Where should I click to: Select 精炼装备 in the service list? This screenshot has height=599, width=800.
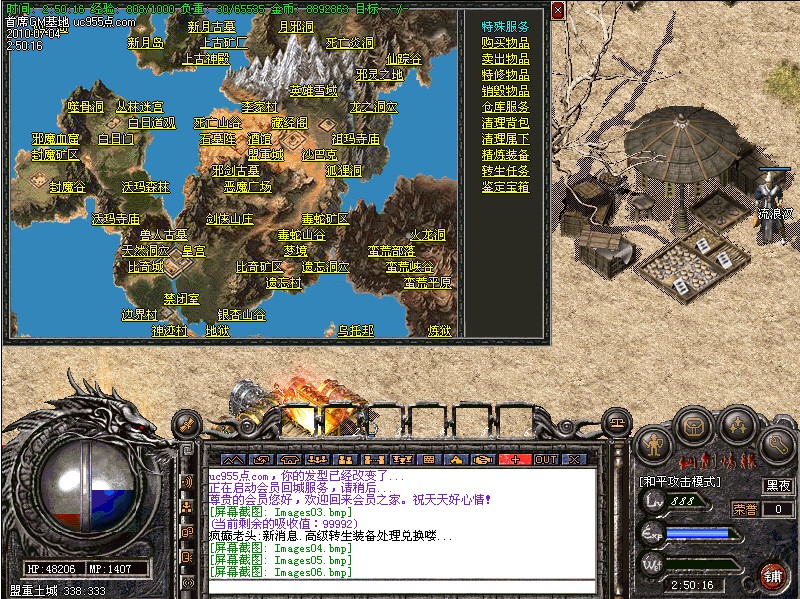pyautogui.click(x=505, y=155)
